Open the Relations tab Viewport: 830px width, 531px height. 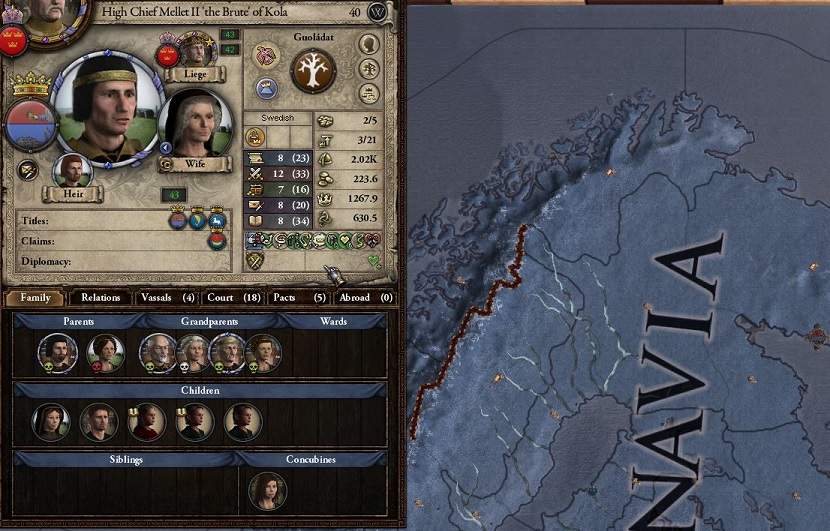tap(101, 297)
